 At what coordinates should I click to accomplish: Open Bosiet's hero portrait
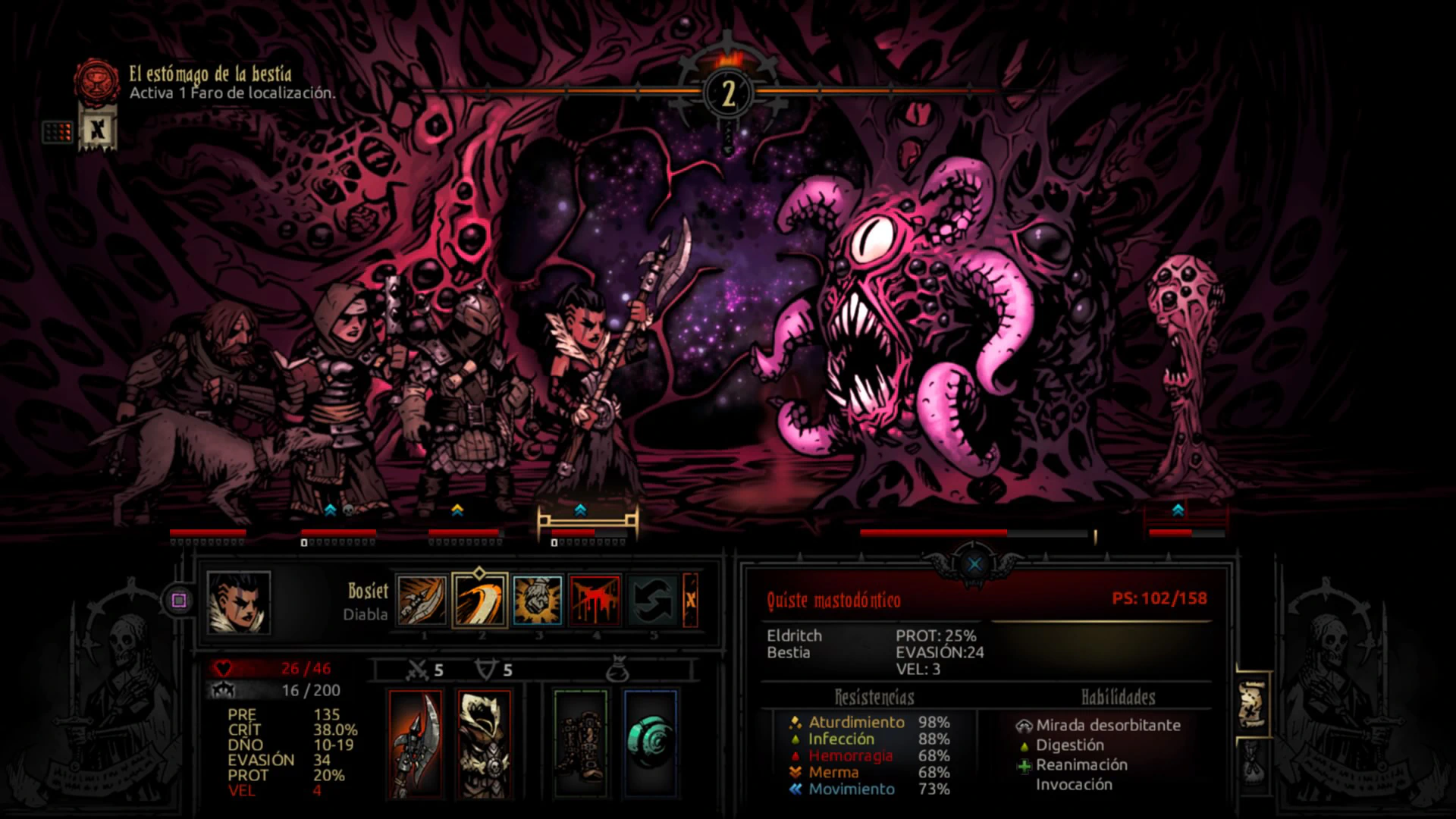[238, 602]
